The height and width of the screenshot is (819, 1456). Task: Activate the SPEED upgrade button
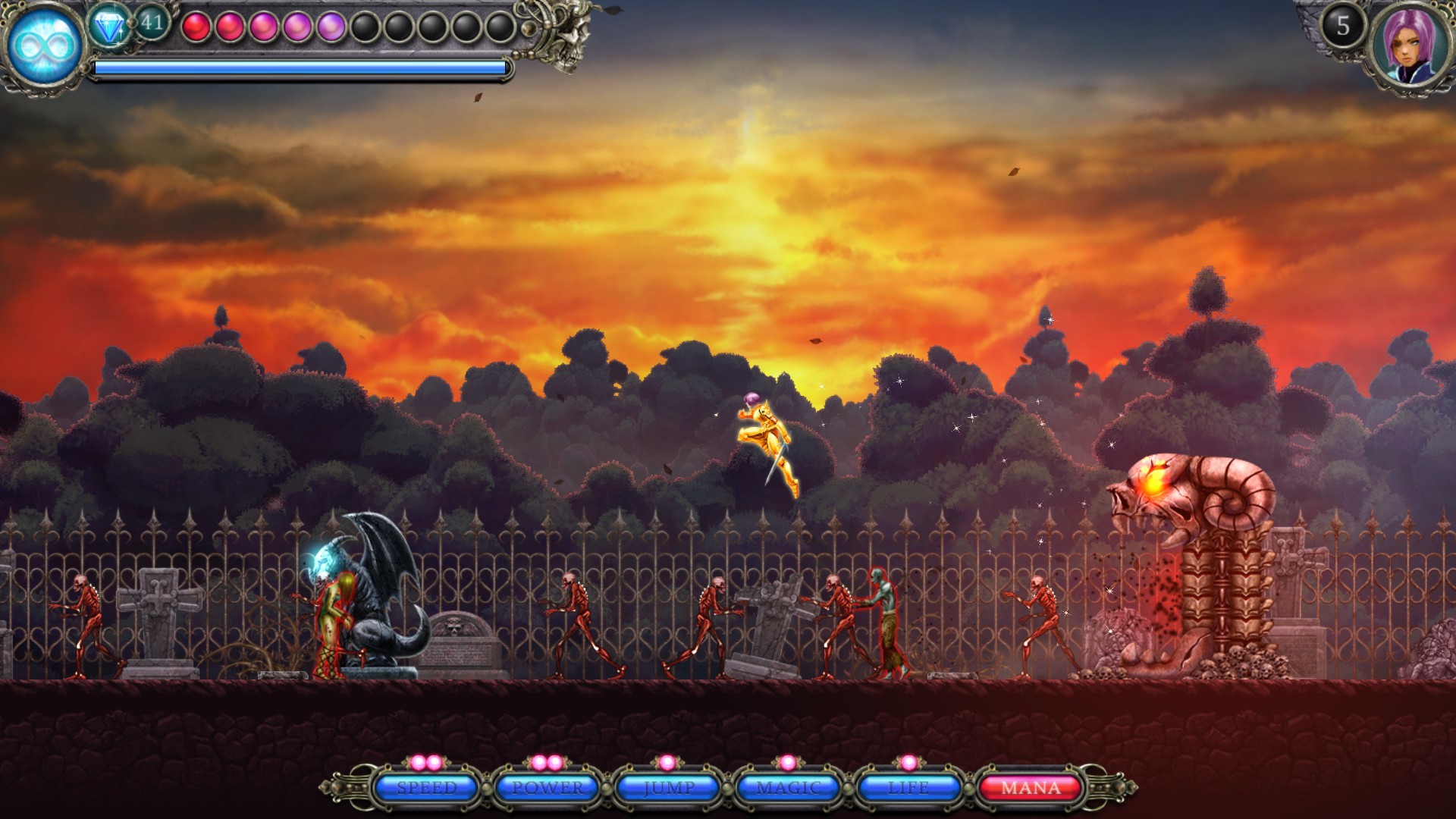425,789
